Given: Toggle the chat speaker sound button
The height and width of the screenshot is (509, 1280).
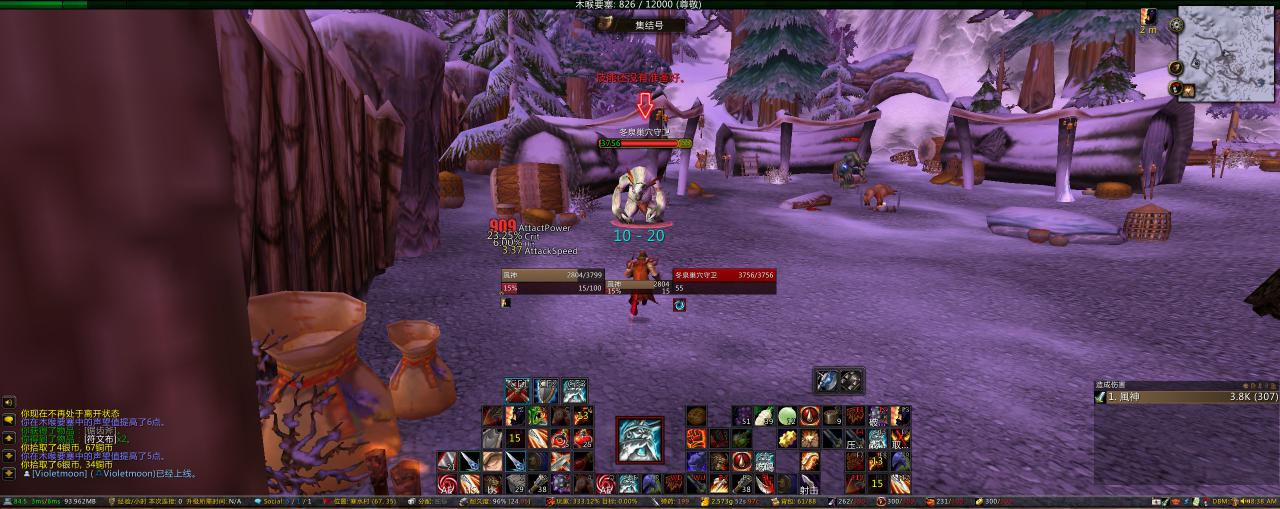Looking at the screenshot, I should 8,402.
